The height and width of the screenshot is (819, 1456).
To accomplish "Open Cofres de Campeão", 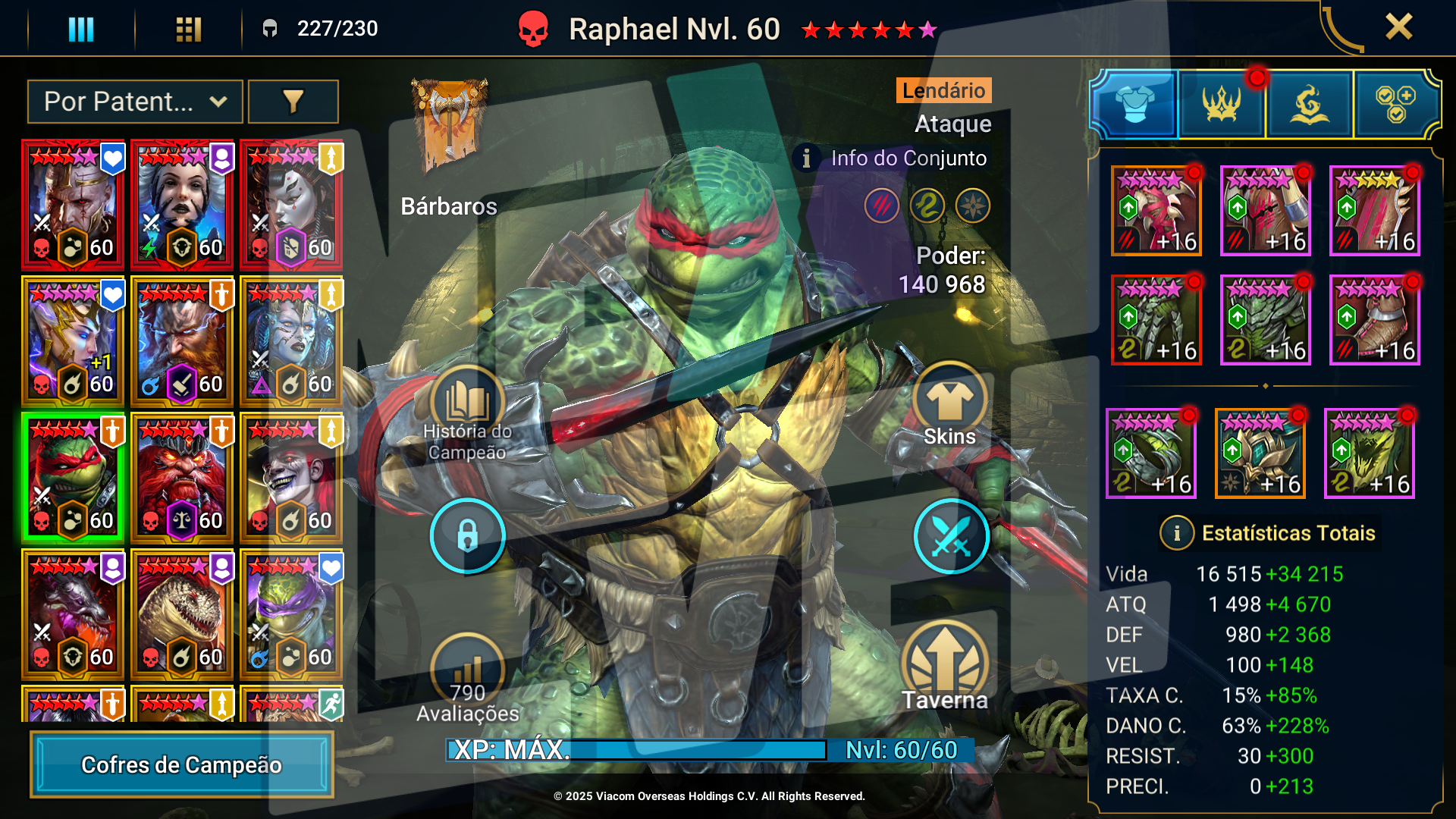I will coord(182,764).
